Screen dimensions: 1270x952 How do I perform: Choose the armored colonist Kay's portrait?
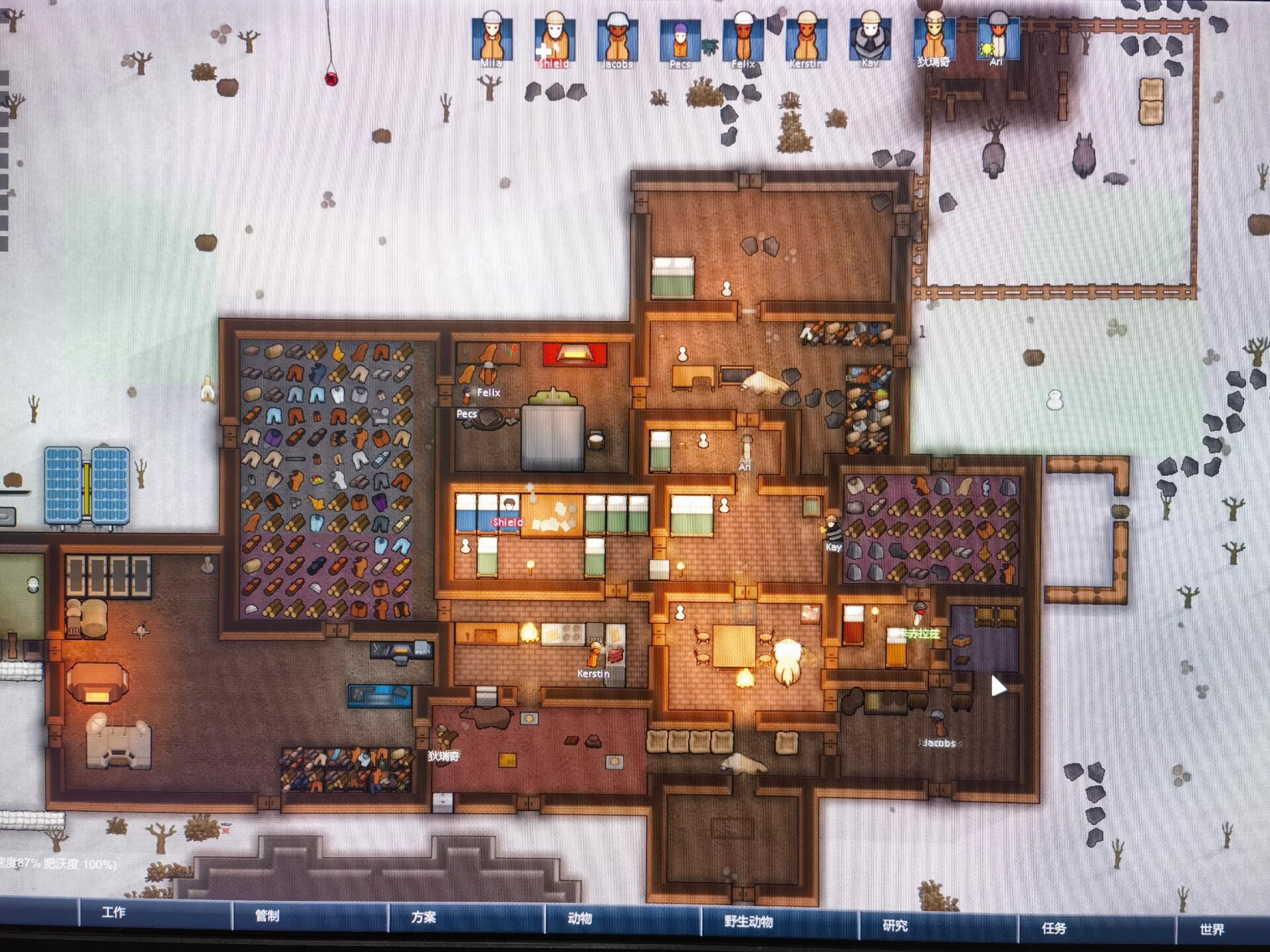869,38
